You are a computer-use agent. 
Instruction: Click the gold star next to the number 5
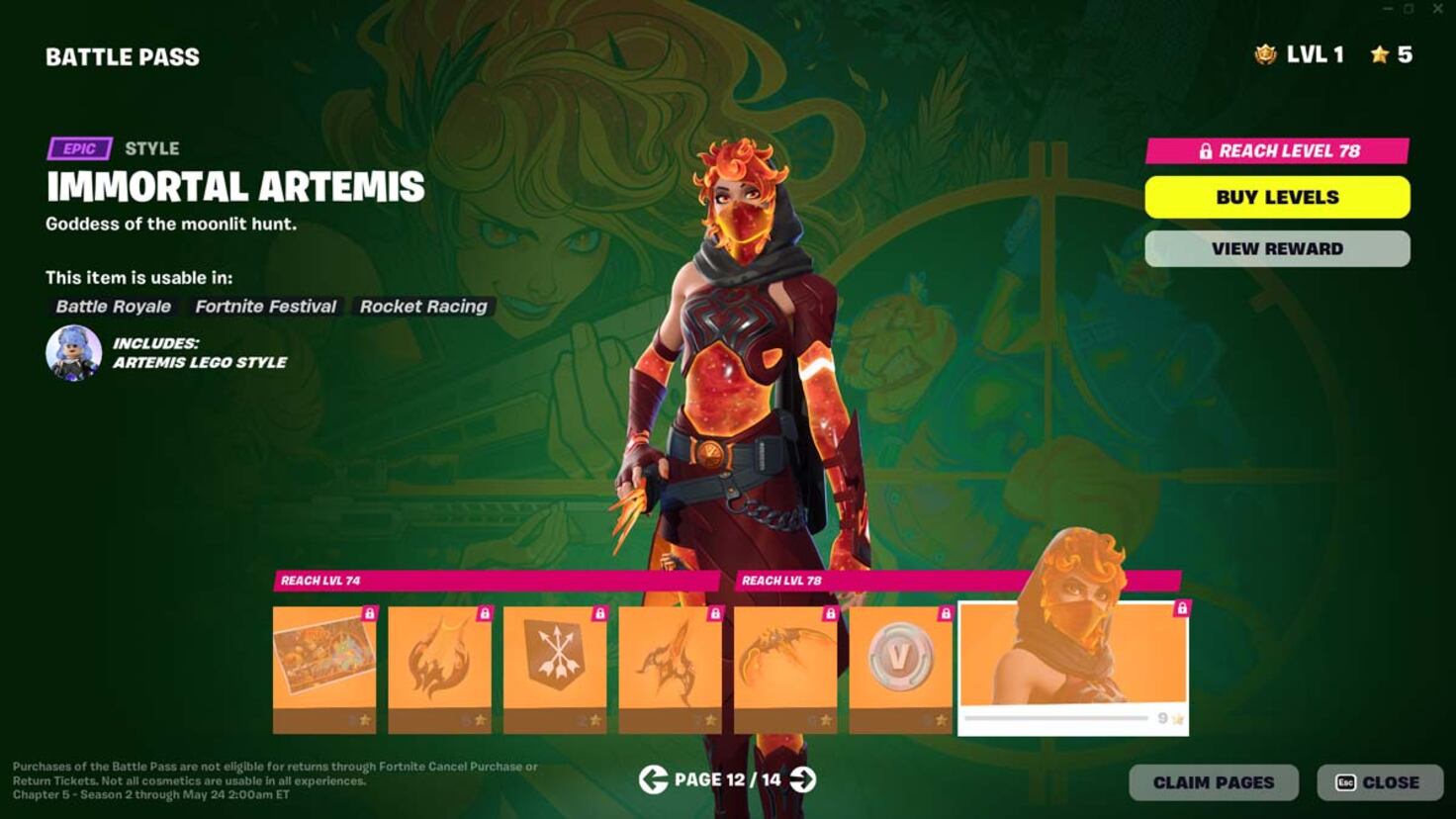1379,55
